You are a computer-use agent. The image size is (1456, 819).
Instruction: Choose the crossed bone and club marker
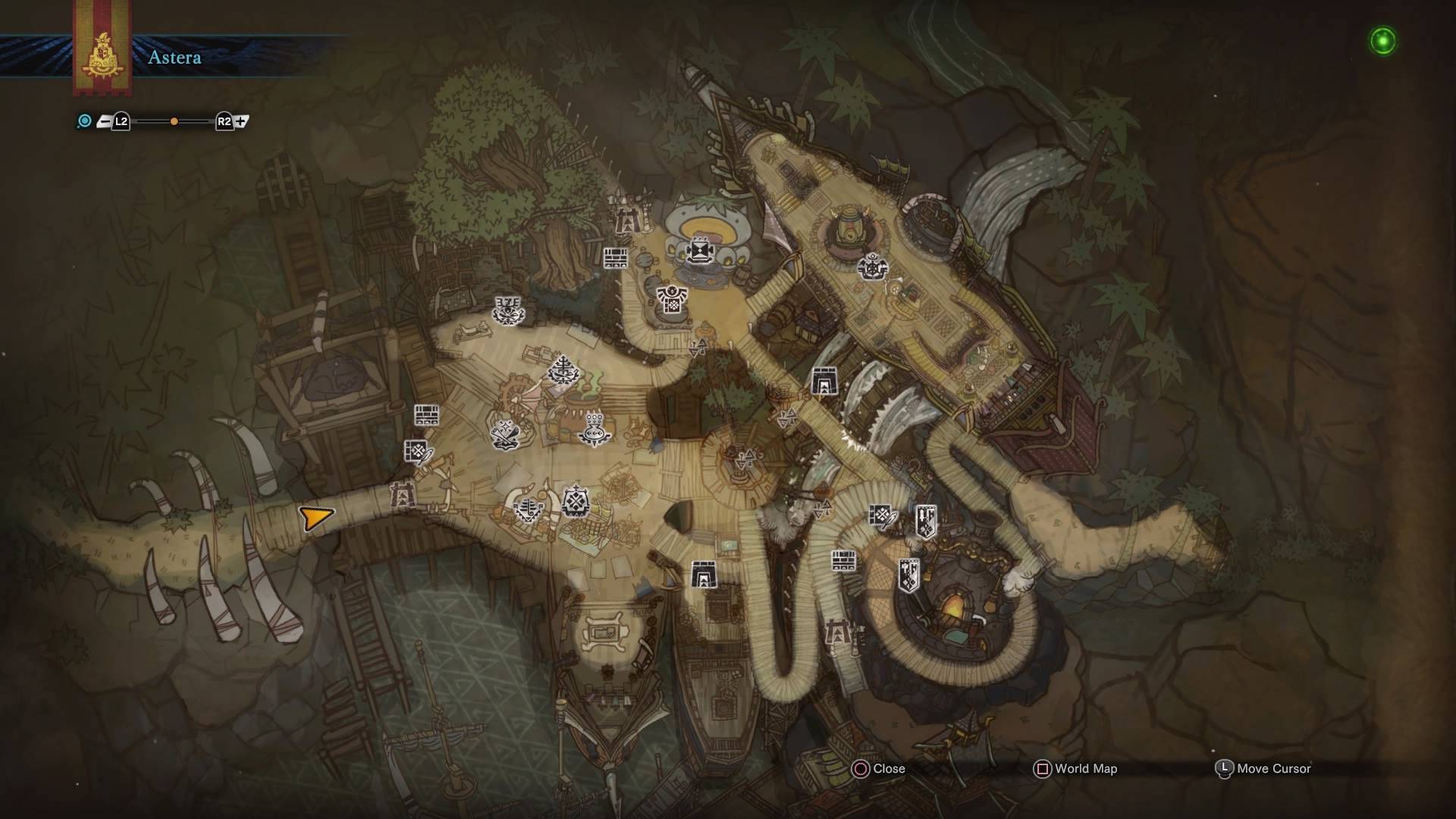tap(504, 433)
